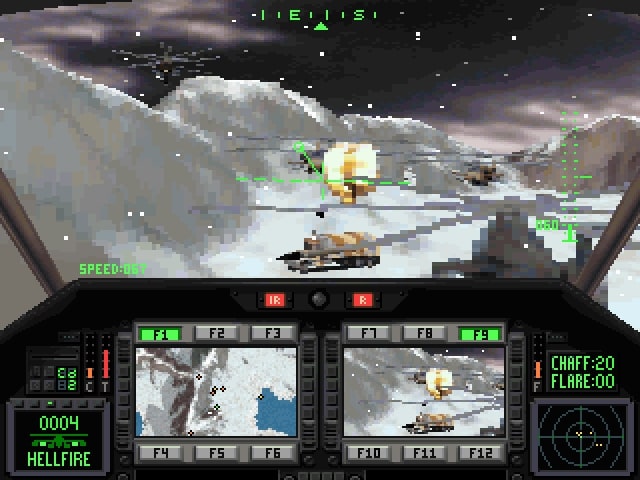
Task: Switch right display using F7 button
Action: click(x=370, y=333)
